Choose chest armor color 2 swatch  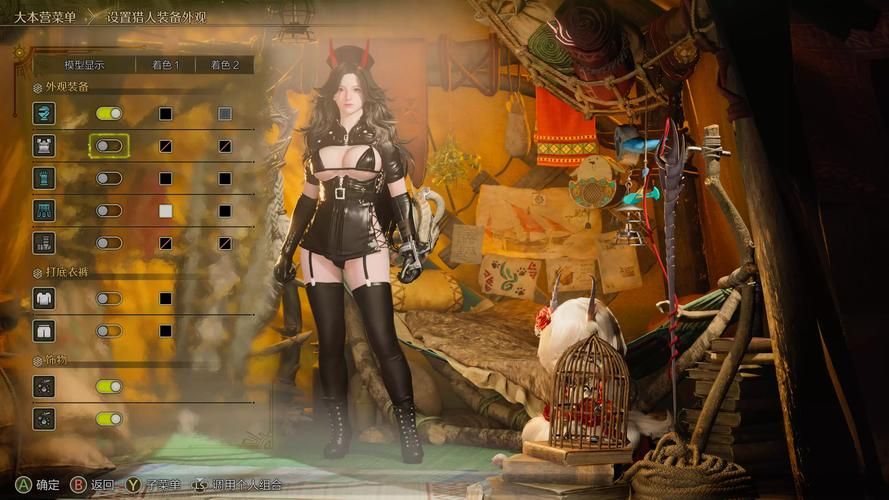click(224, 146)
